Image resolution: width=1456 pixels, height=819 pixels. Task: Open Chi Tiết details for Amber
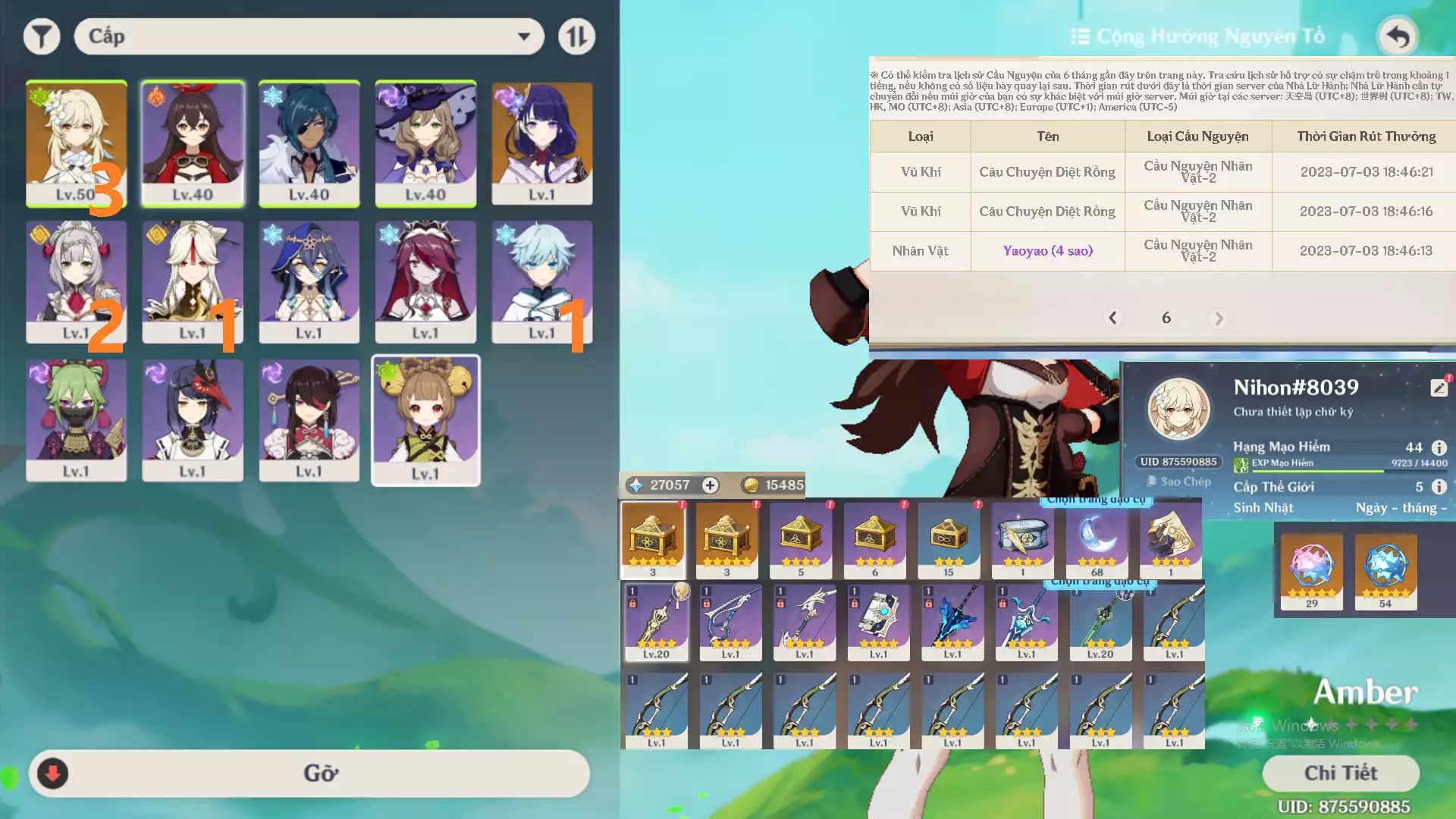tap(1340, 773)
